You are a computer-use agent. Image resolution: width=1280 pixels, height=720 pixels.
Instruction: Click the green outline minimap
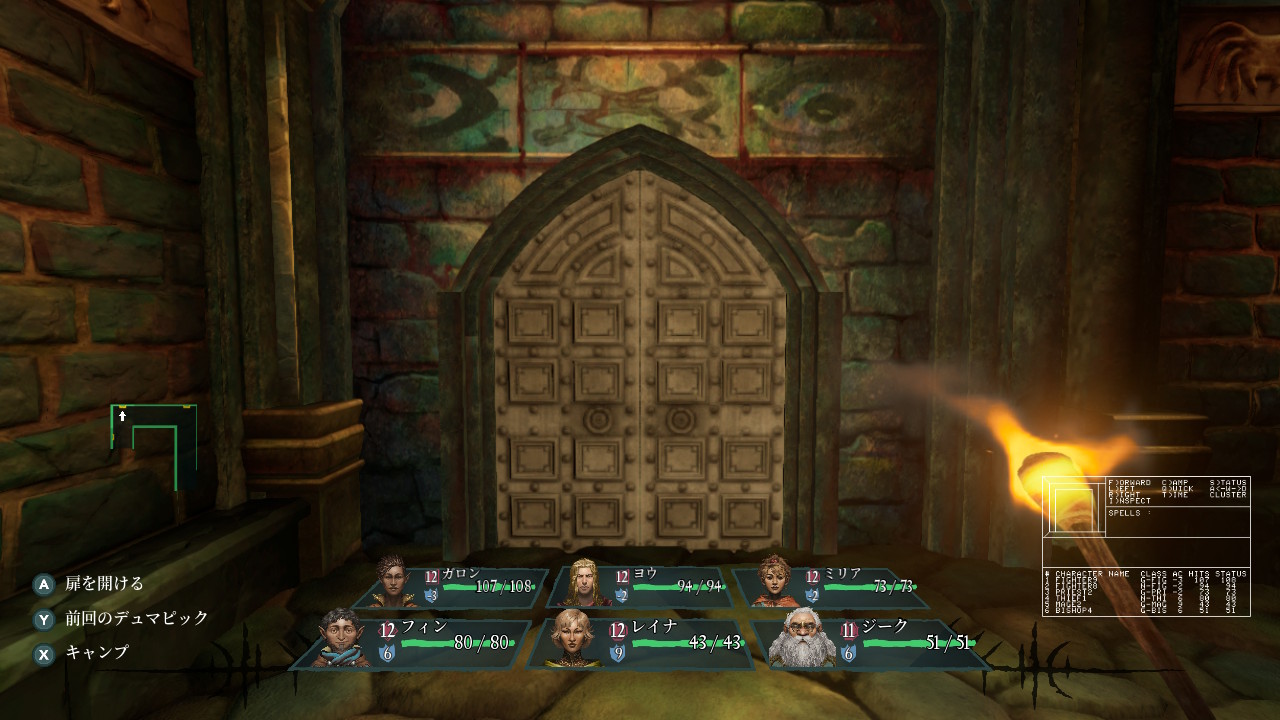coord(154,448)
